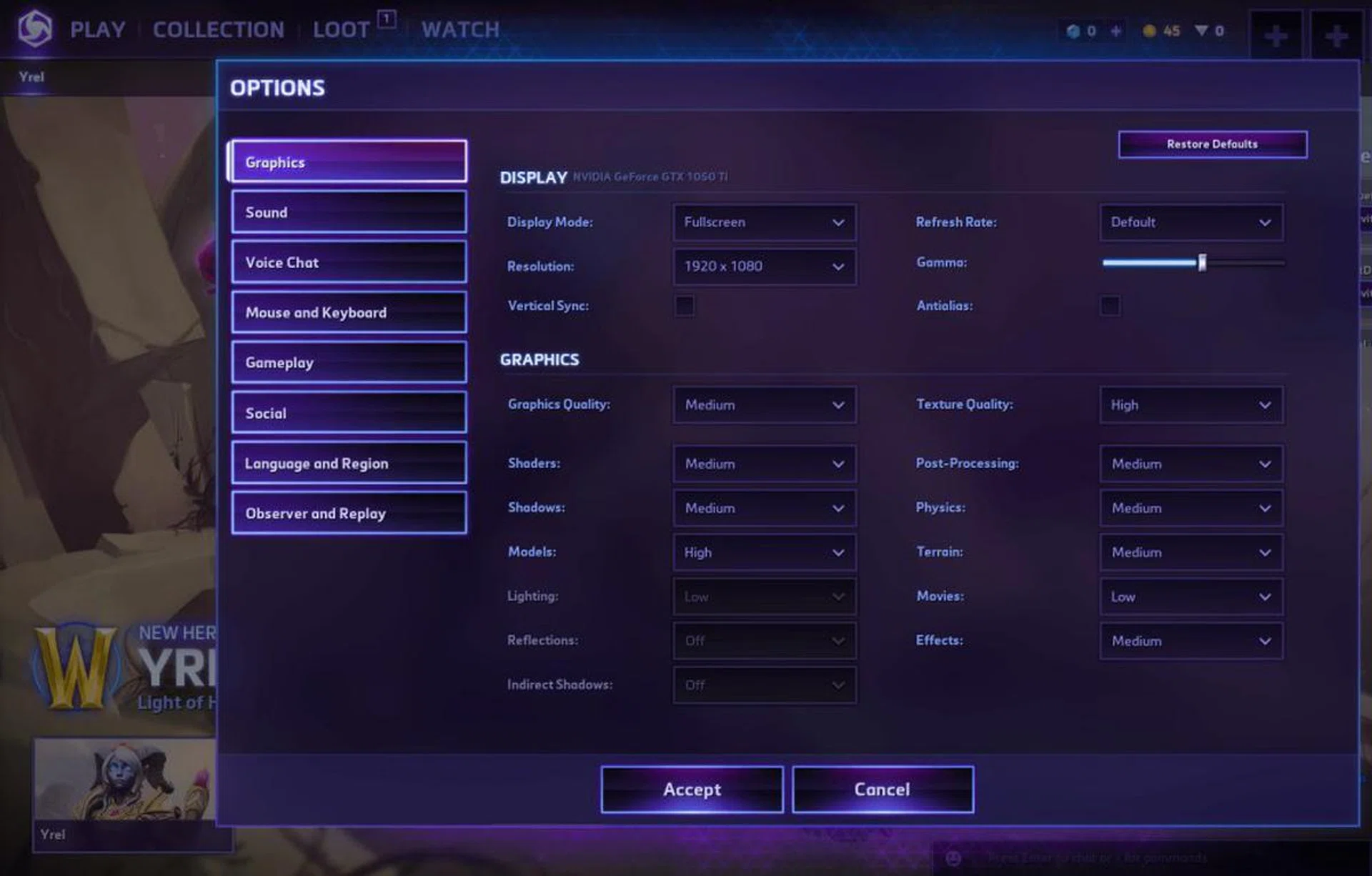1372x876 pixels.
Task: Expand the Texture Quality dropdown
Action: point(1190,405)
